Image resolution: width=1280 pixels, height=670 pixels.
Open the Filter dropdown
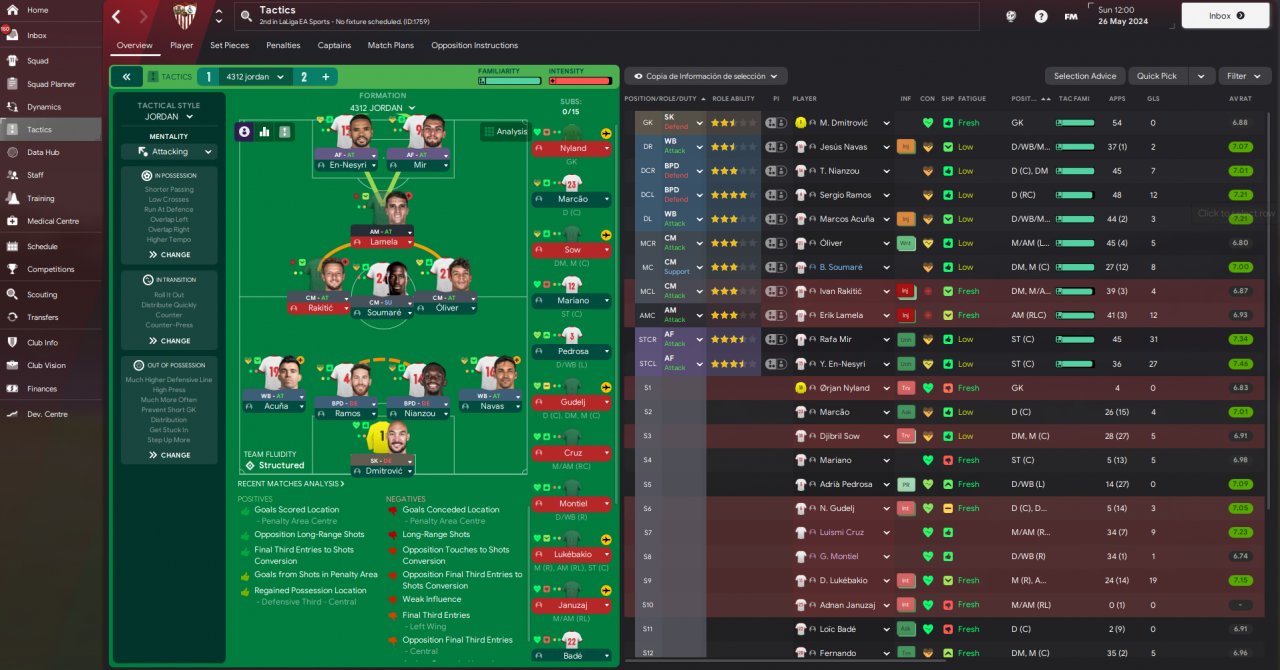click(1243, 76)
